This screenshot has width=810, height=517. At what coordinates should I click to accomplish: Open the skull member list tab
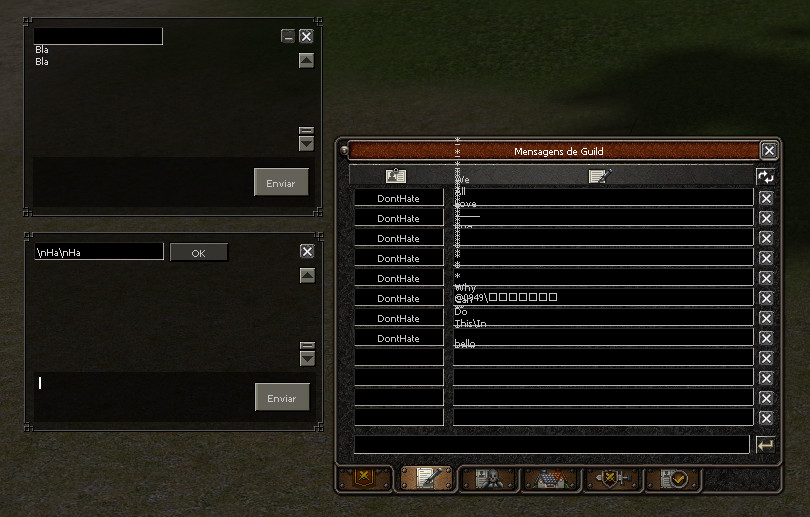[x=489, y=479]
